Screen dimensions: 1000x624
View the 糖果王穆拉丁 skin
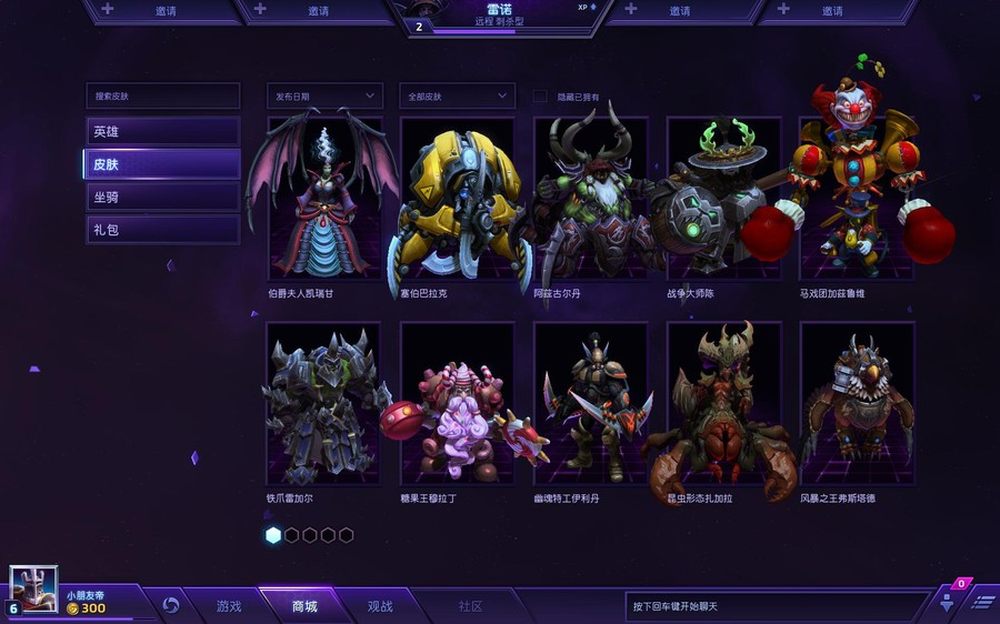(457, 404)
